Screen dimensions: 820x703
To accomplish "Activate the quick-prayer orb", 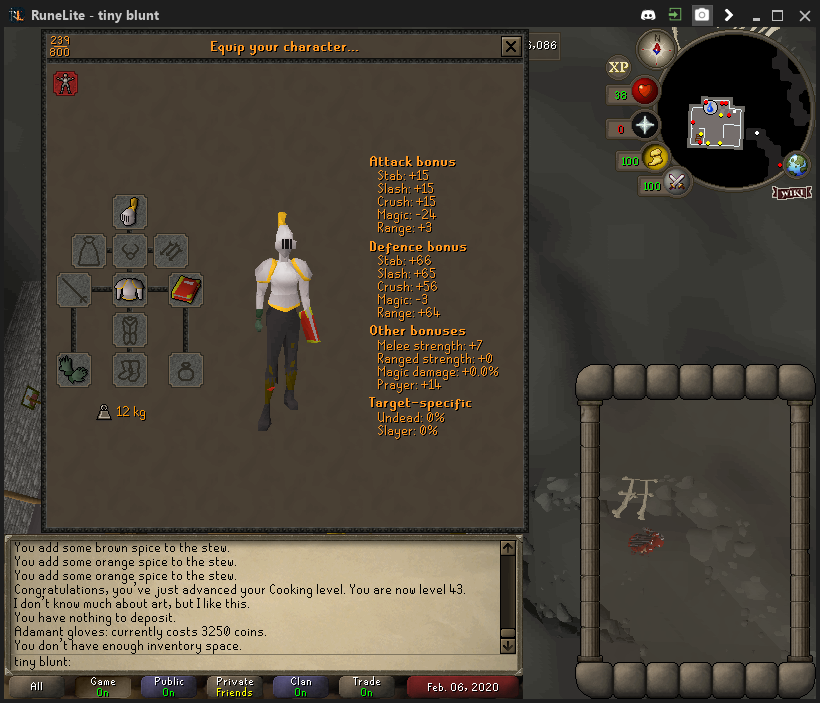I will pos(644,125).
